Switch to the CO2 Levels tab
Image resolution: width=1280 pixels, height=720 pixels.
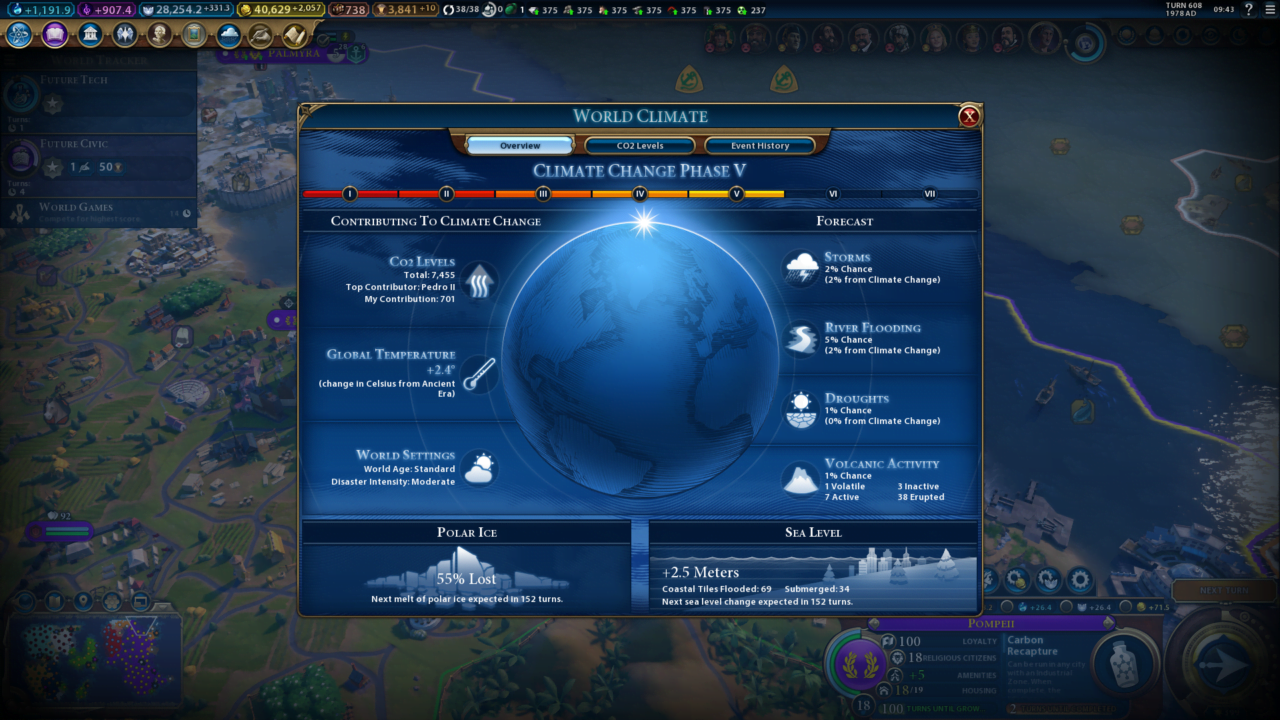[640, 145]
